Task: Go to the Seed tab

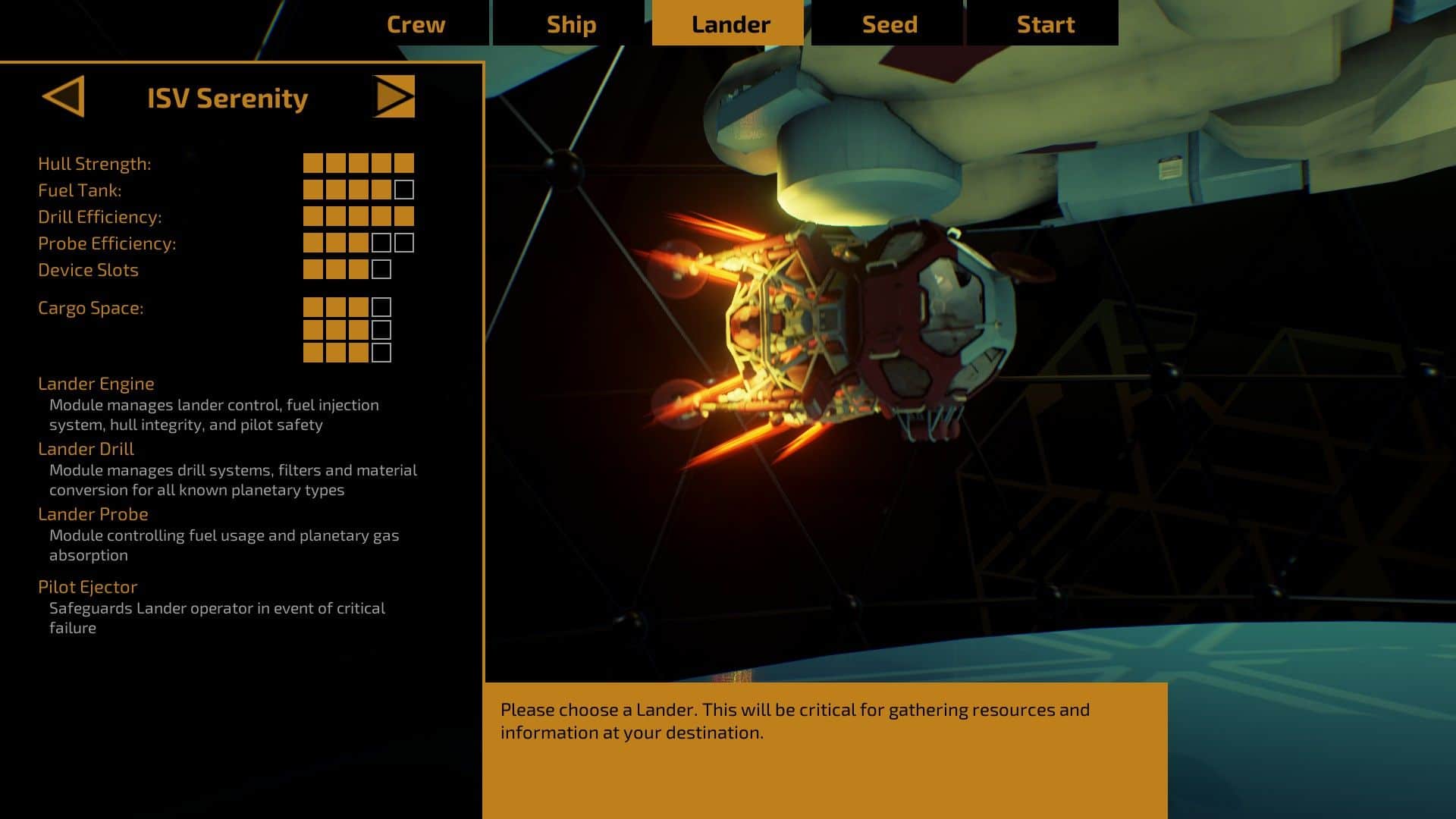Action: click(x=890, y=24)
